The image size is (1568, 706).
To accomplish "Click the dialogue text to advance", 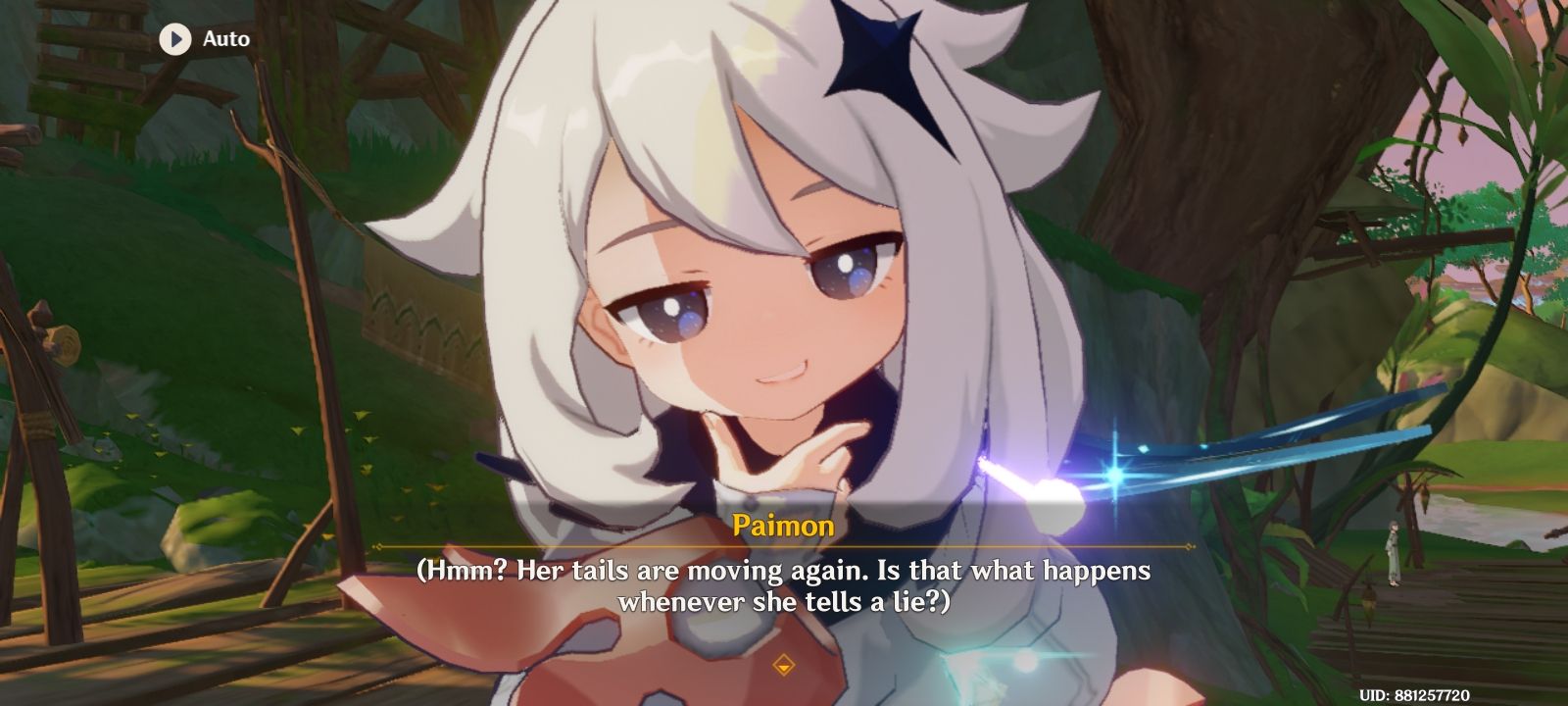I will click(x=784, y=583).
